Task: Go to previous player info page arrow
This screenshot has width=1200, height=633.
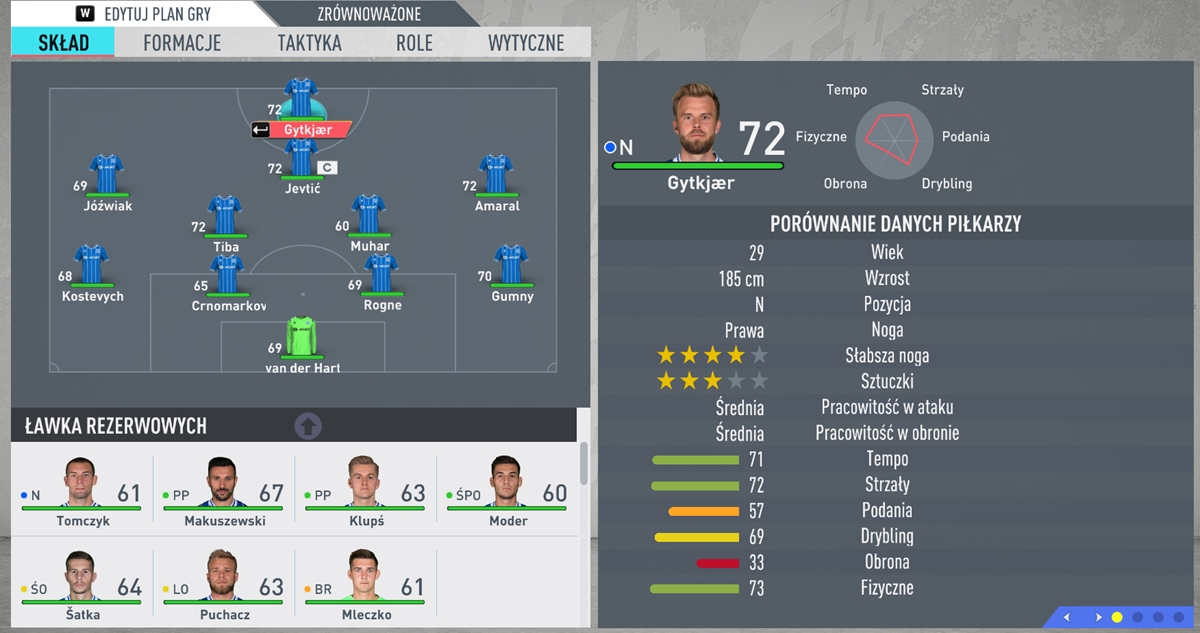Action: point(1066,617)
